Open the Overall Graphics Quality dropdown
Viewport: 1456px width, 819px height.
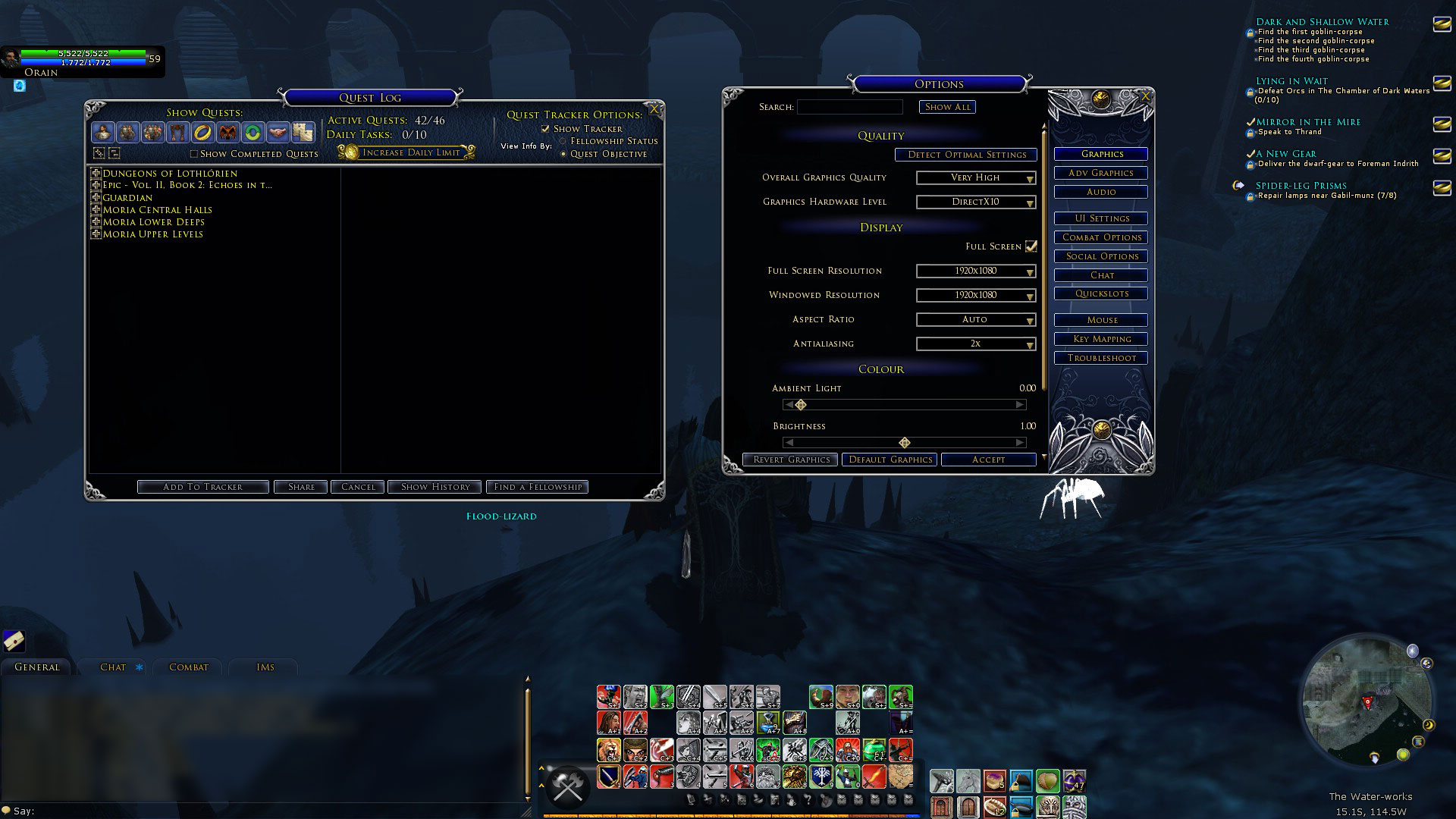(x=976, y=177)
